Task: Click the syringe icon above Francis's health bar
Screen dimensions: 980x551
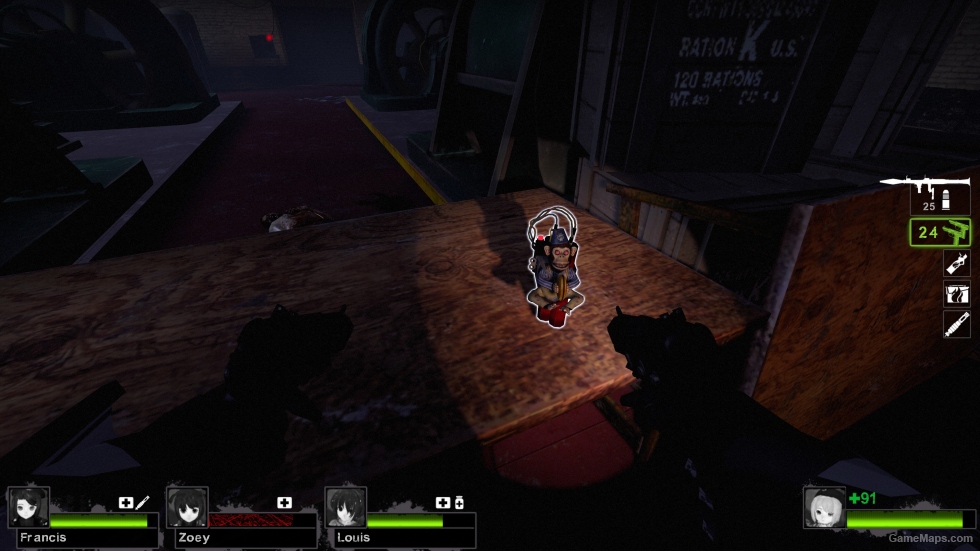Action: pos(143,502)
